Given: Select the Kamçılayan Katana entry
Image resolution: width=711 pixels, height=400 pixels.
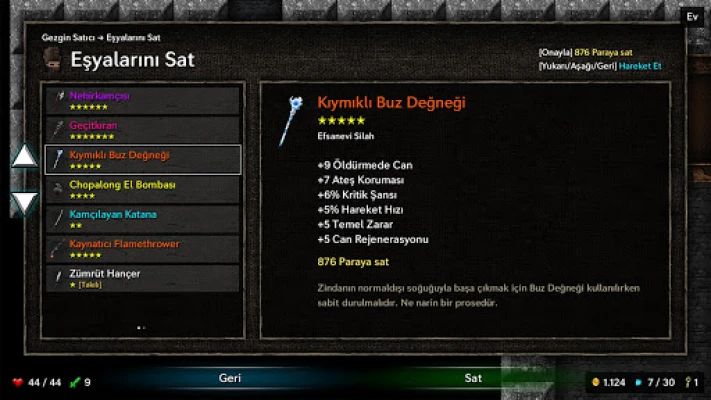Looking at the screenshot, I should (143, 219).
